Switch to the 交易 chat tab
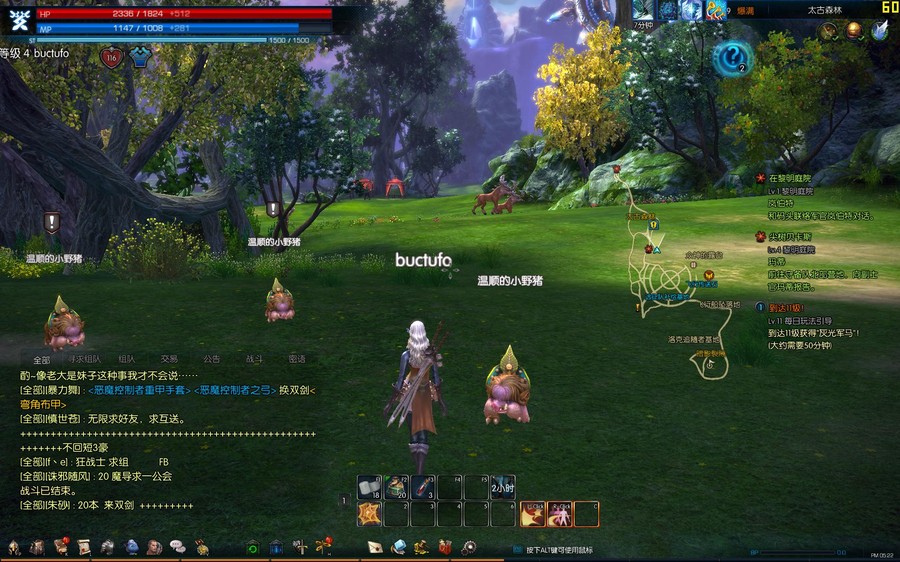Screen dimensions: 900x562 coord(169,359)
